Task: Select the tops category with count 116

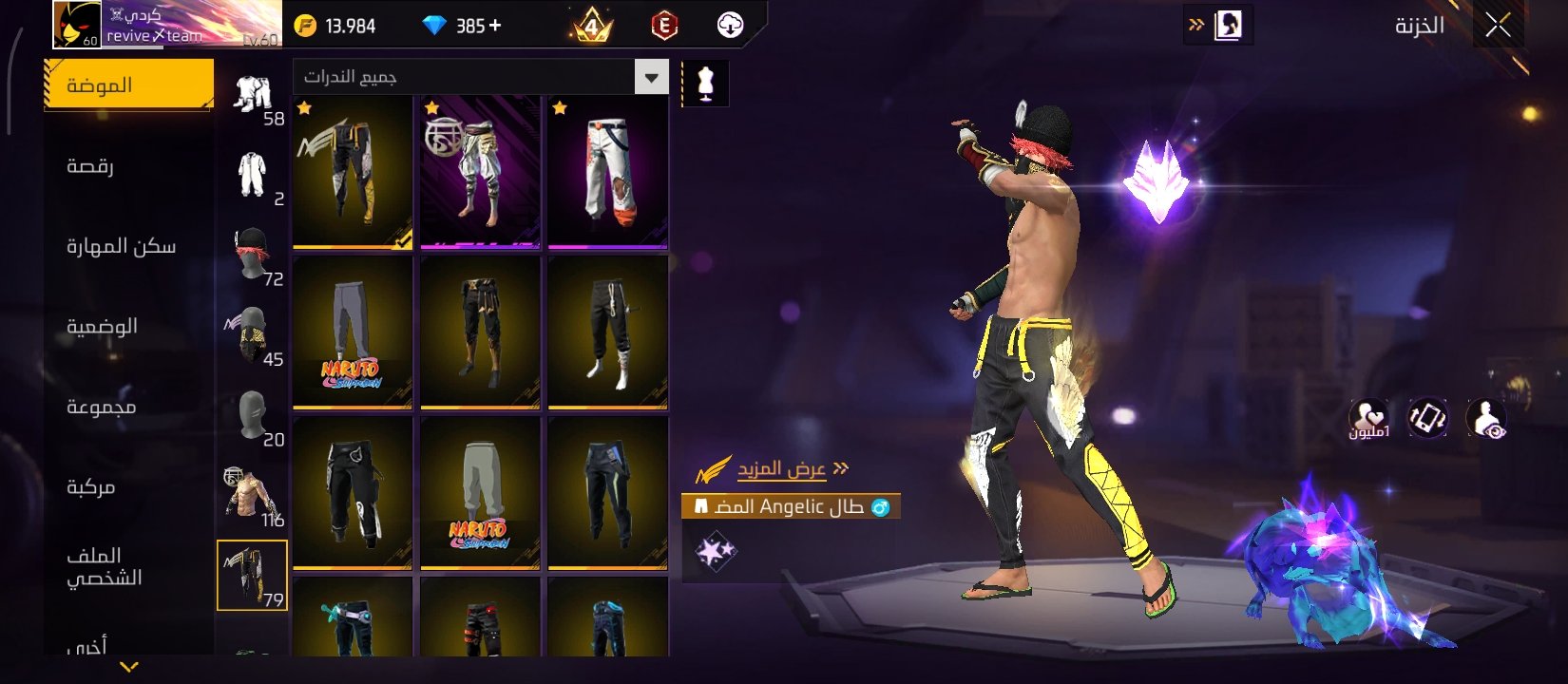Action: [x=253, y=497]
